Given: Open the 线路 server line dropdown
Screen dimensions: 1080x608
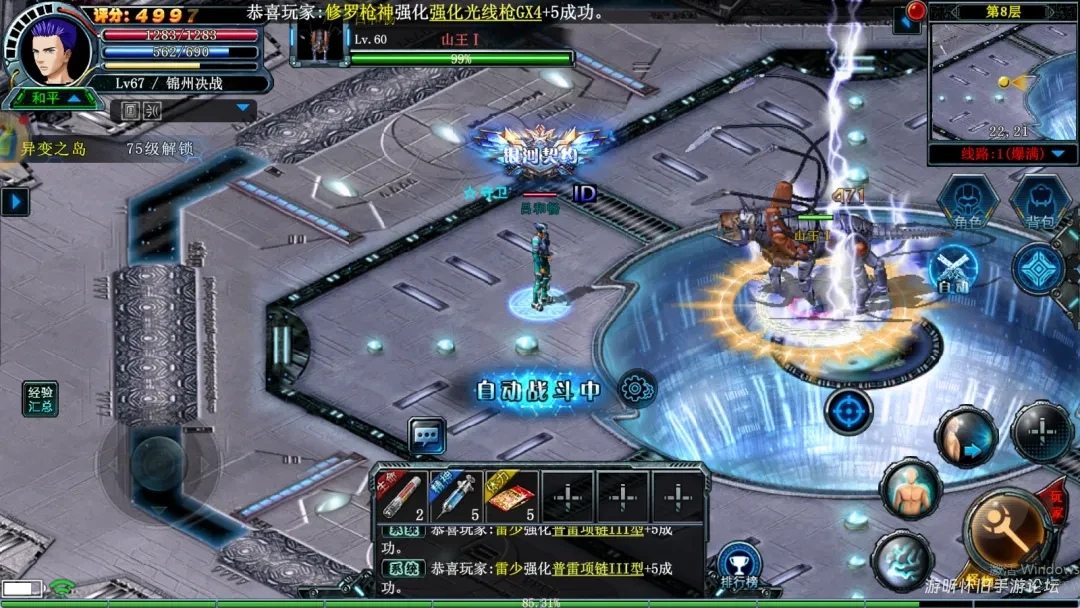Looking at the screenshot, I should click(1003, 154).
